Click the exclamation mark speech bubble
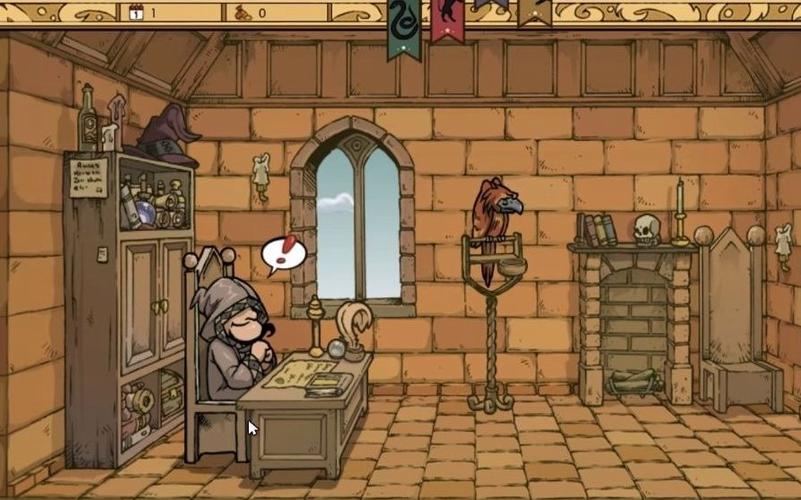This screenshot has width=801, height=500. [283, 253]
